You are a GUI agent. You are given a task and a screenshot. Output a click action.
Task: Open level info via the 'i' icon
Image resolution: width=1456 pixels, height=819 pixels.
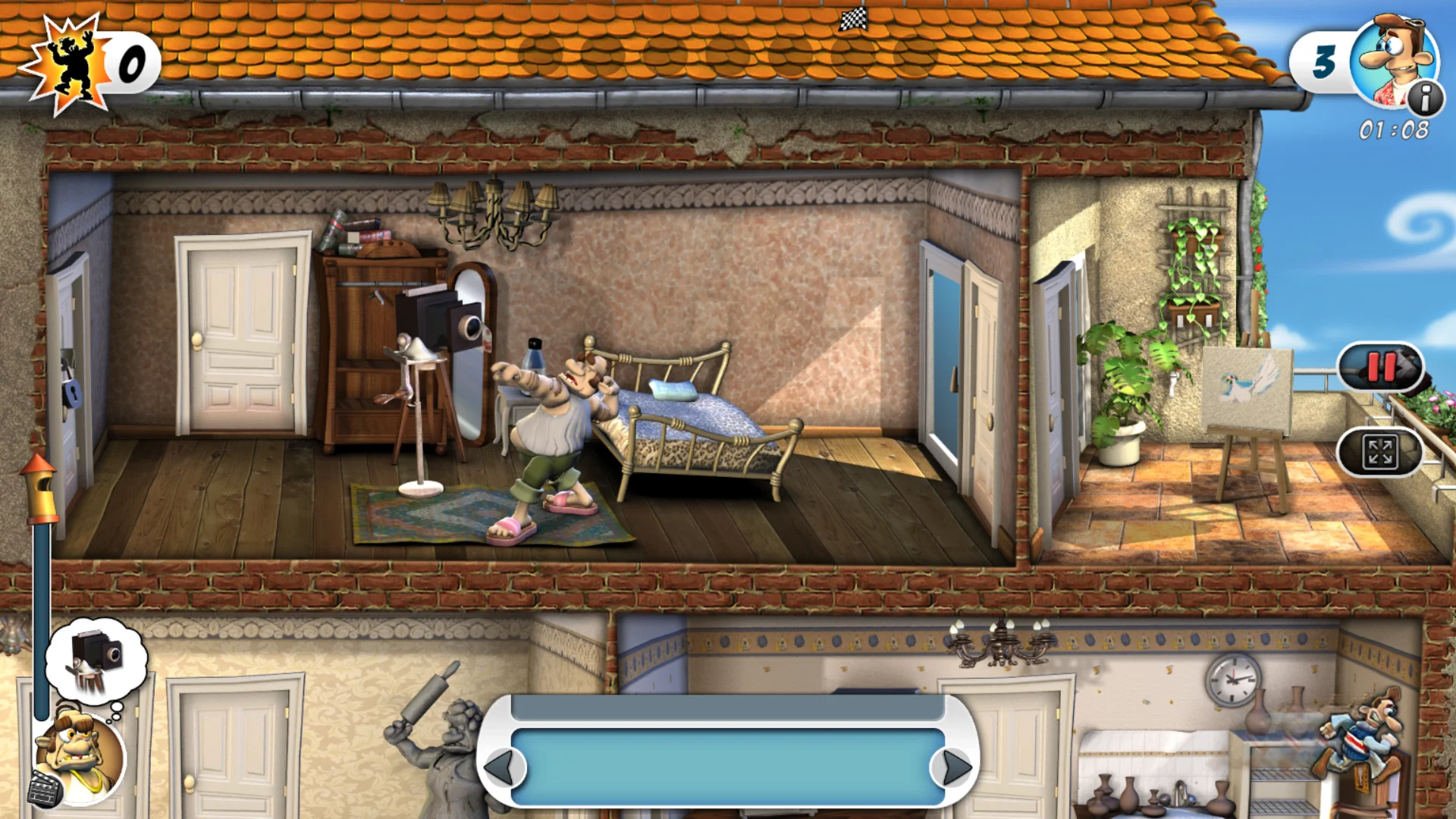point(1424,97)
